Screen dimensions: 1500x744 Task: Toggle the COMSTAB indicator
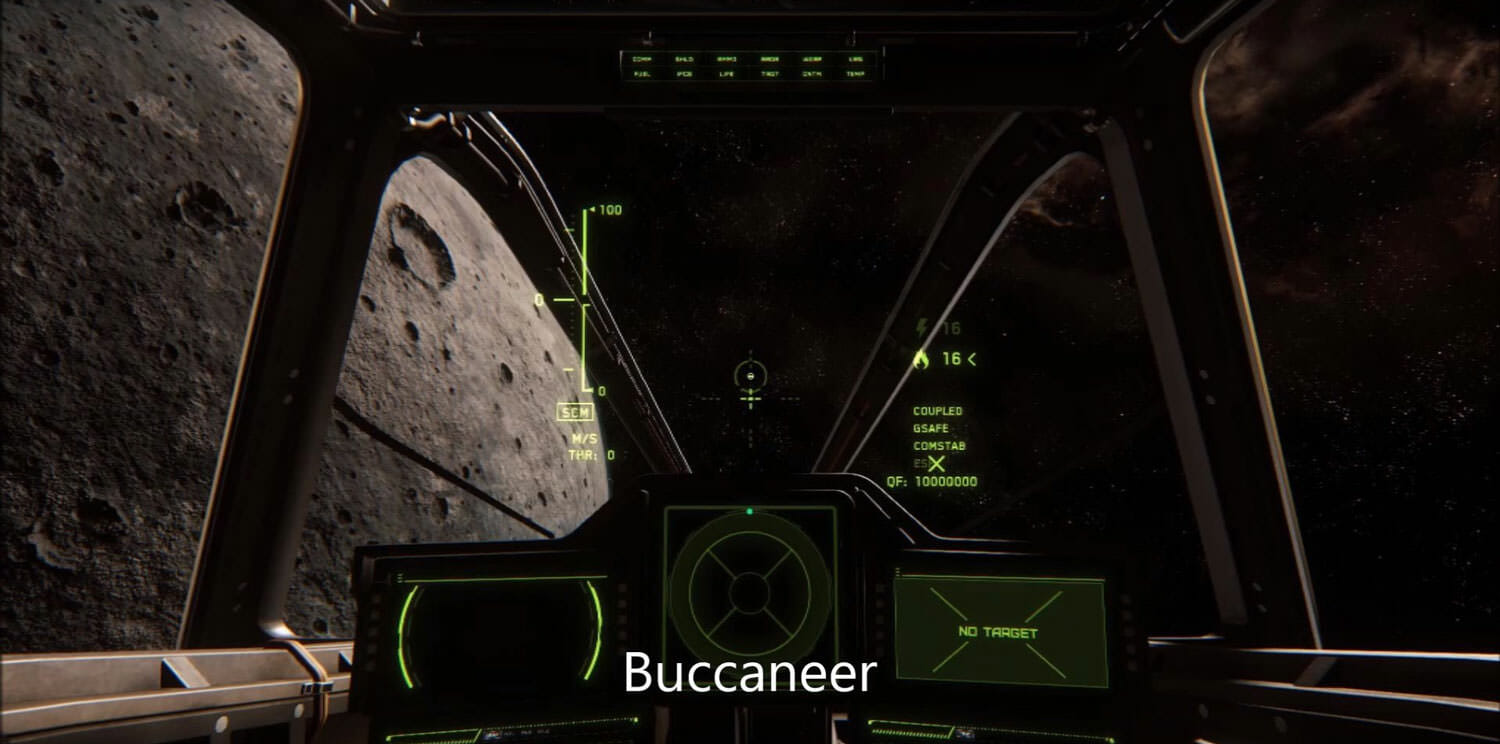coord(939,446)
